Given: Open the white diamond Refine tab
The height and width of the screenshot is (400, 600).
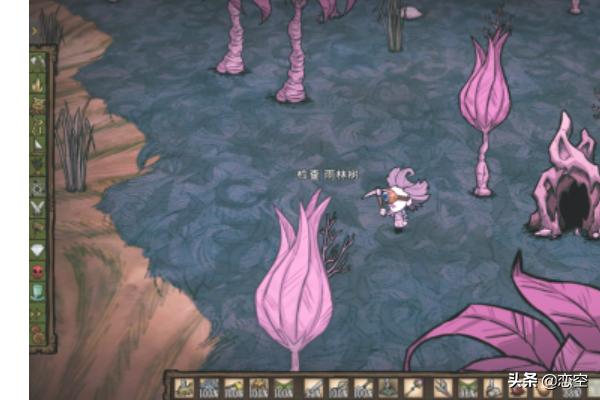Looking at the screenshot, I should (39, 250).
